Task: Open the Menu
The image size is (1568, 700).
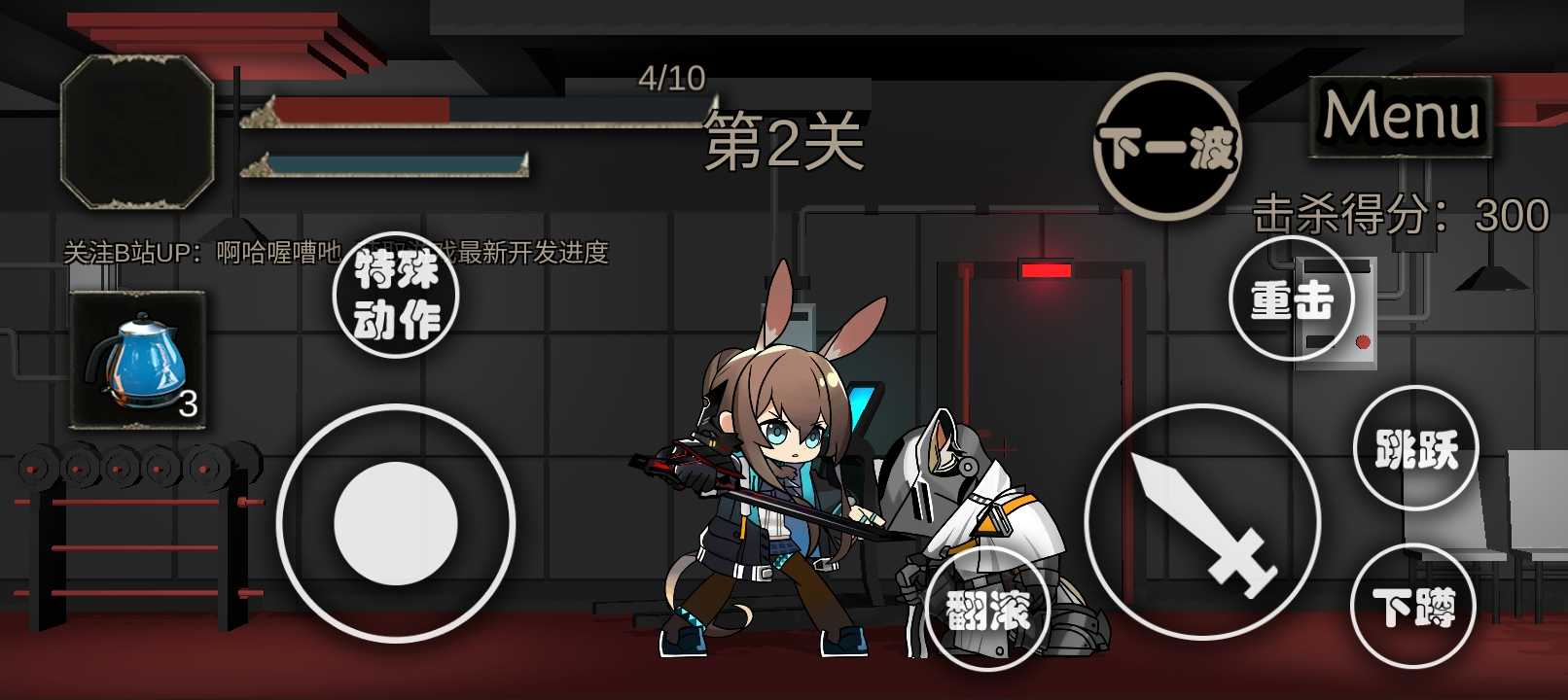Action: pos(1403,118)
